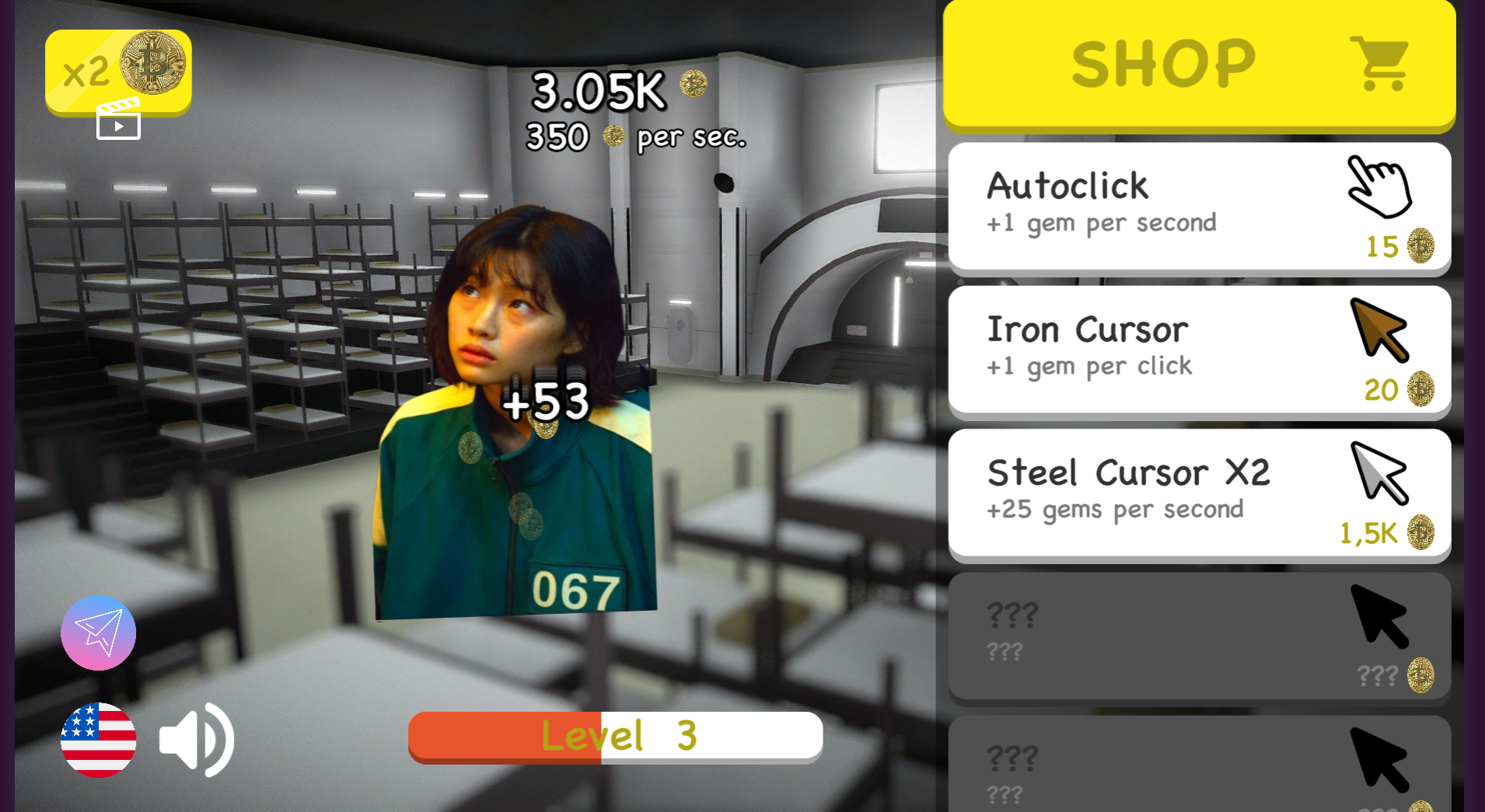Image resolution: width=1485 pixels, height=812 pixels.
Task: Buy the Autoclick upgrade for 15 coins
Action: pyautogui.click(x=1197, y=206)
